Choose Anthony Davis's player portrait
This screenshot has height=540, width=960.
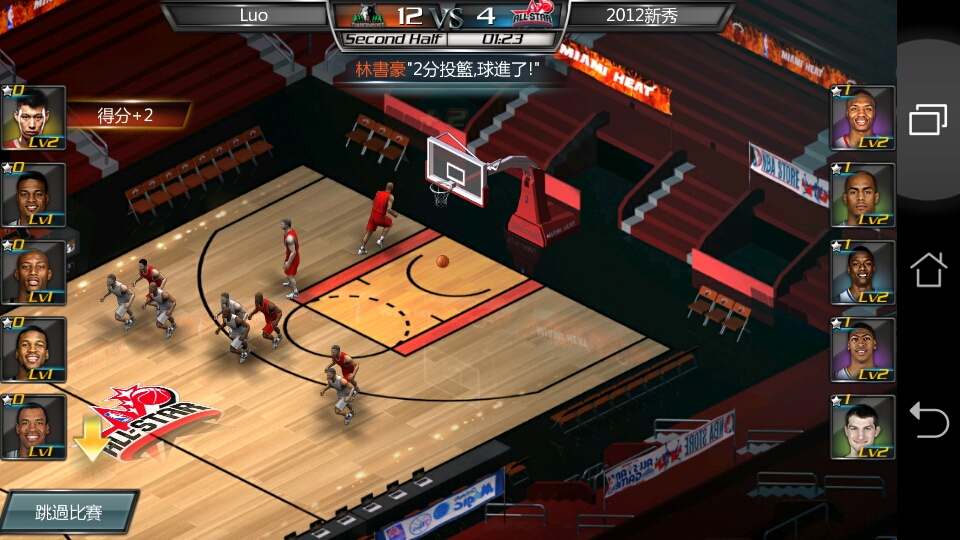click(862, 350)
